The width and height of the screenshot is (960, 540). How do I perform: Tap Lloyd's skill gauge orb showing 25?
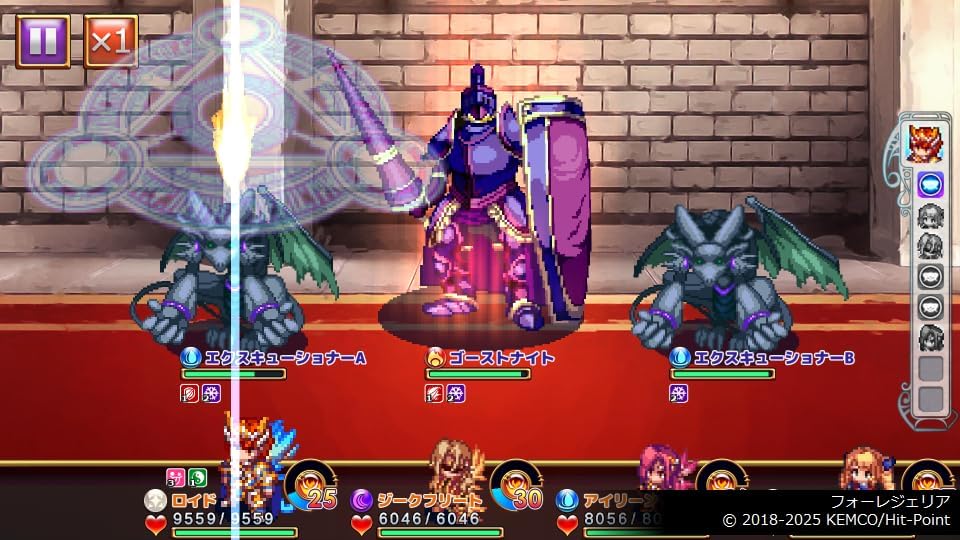tap(311, 484)
